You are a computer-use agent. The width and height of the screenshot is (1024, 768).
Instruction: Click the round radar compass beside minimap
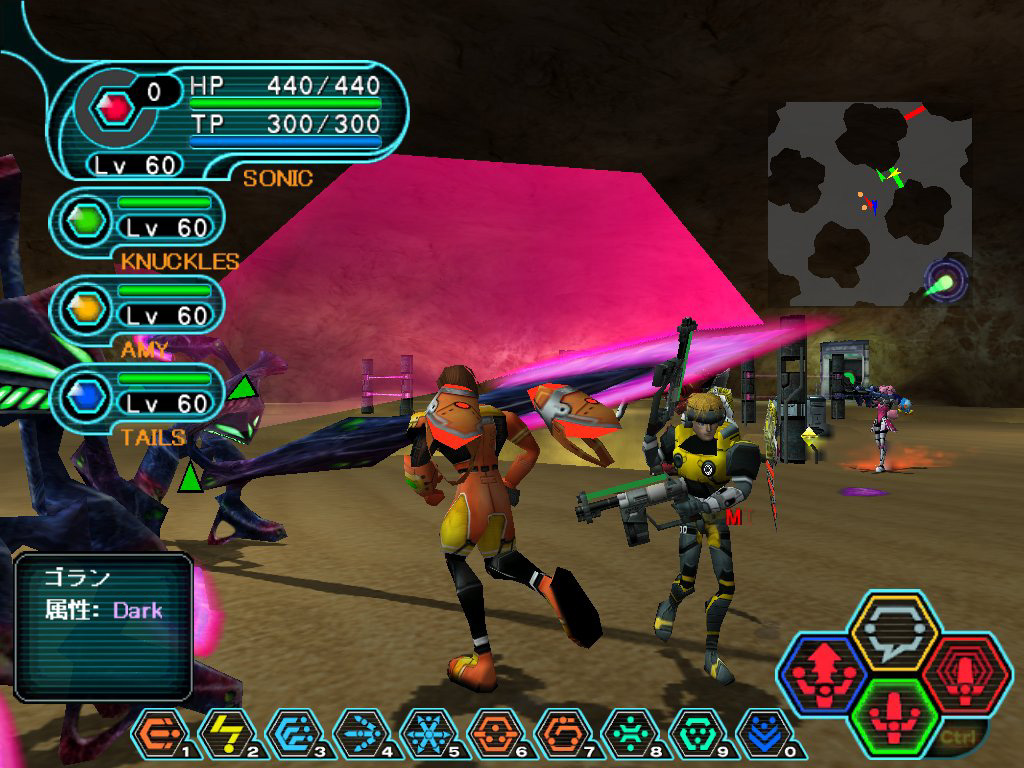tap(944, 282)
